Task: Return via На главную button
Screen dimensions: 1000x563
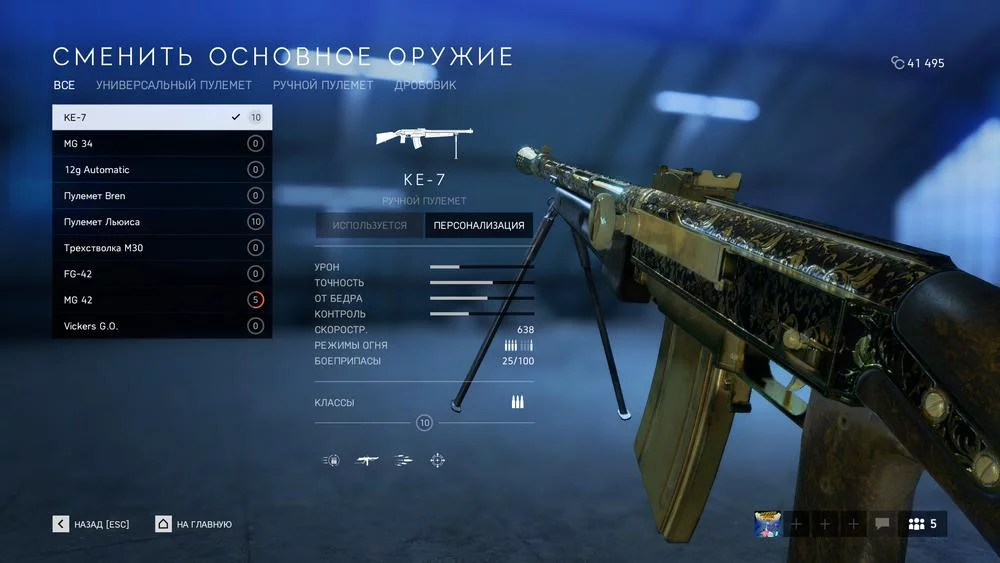Action: 194,524
